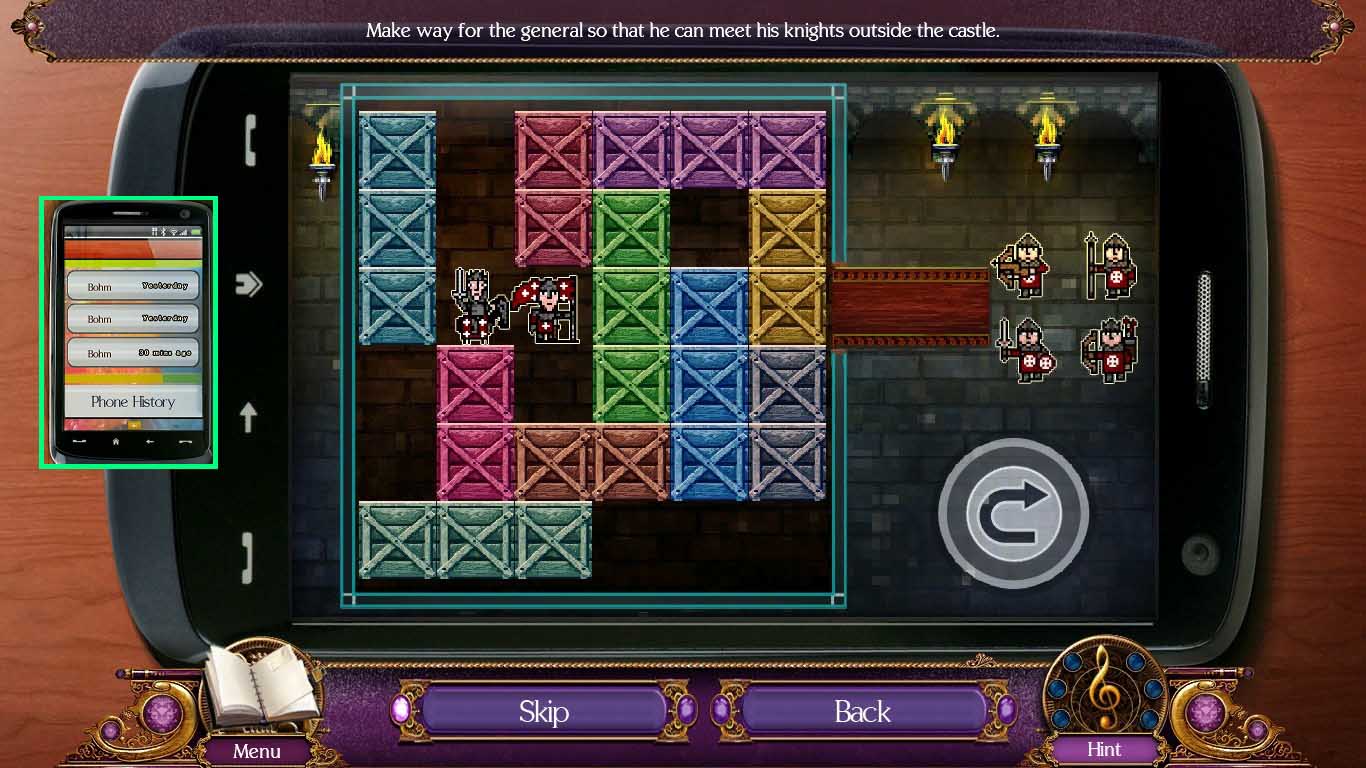The width and height of the screenshot is (1366, 768).
Task: Pick the yellow crate by the exit
Action: (x=787, y=267)
